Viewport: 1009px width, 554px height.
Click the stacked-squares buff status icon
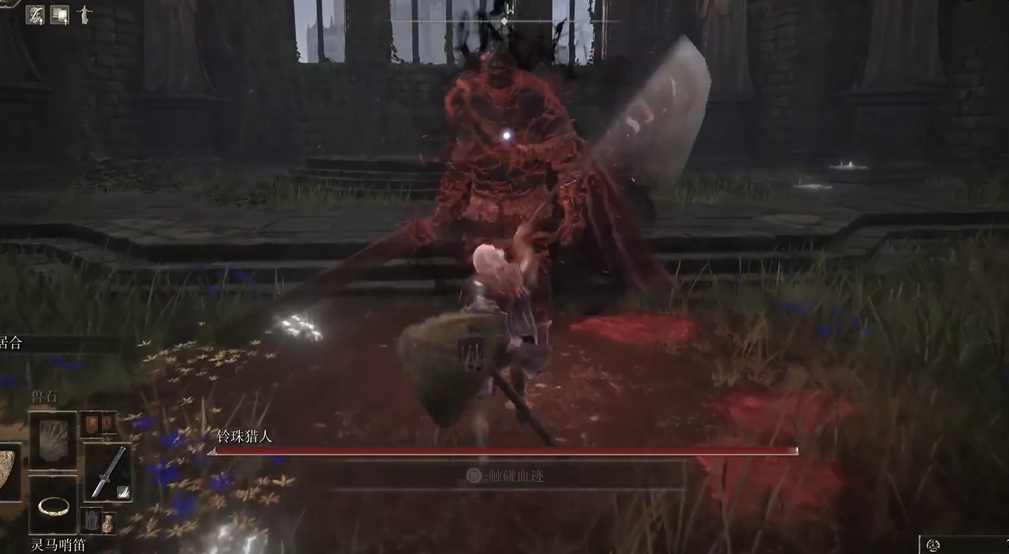pyautogui.click(x=60, y=14)
